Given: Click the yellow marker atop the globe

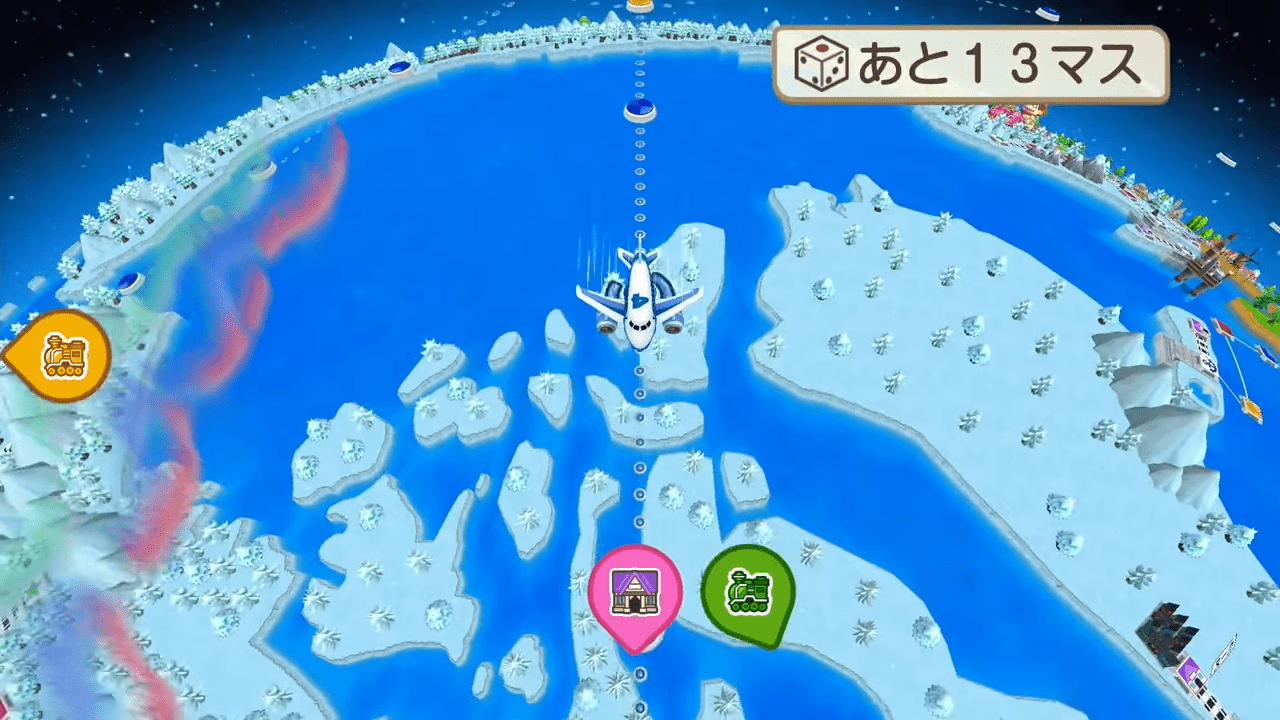Looking at the screenshot, I should (637, 6).
